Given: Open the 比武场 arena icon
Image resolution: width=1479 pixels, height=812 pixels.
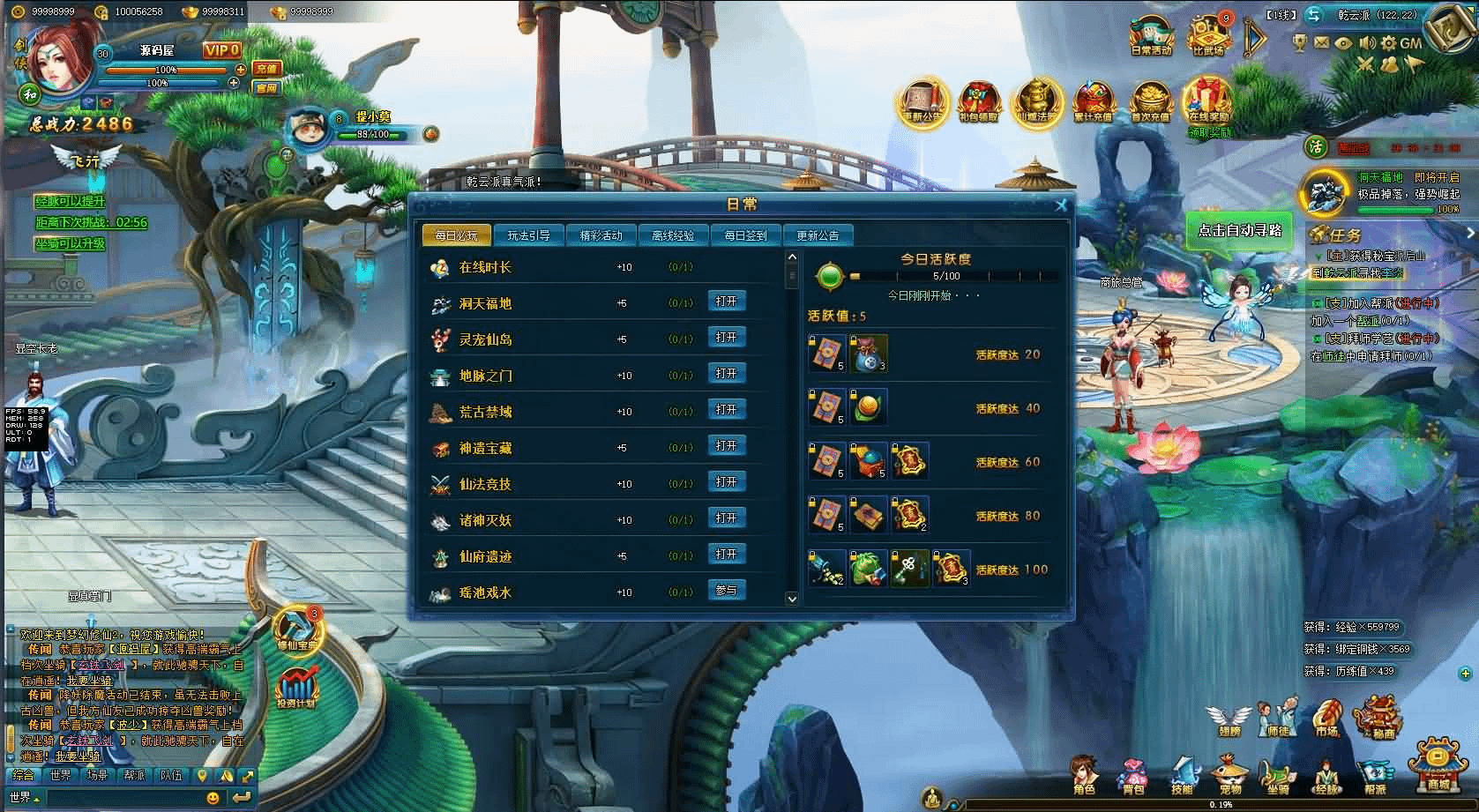Looking at the screenshot, I should click(1208, 37).
